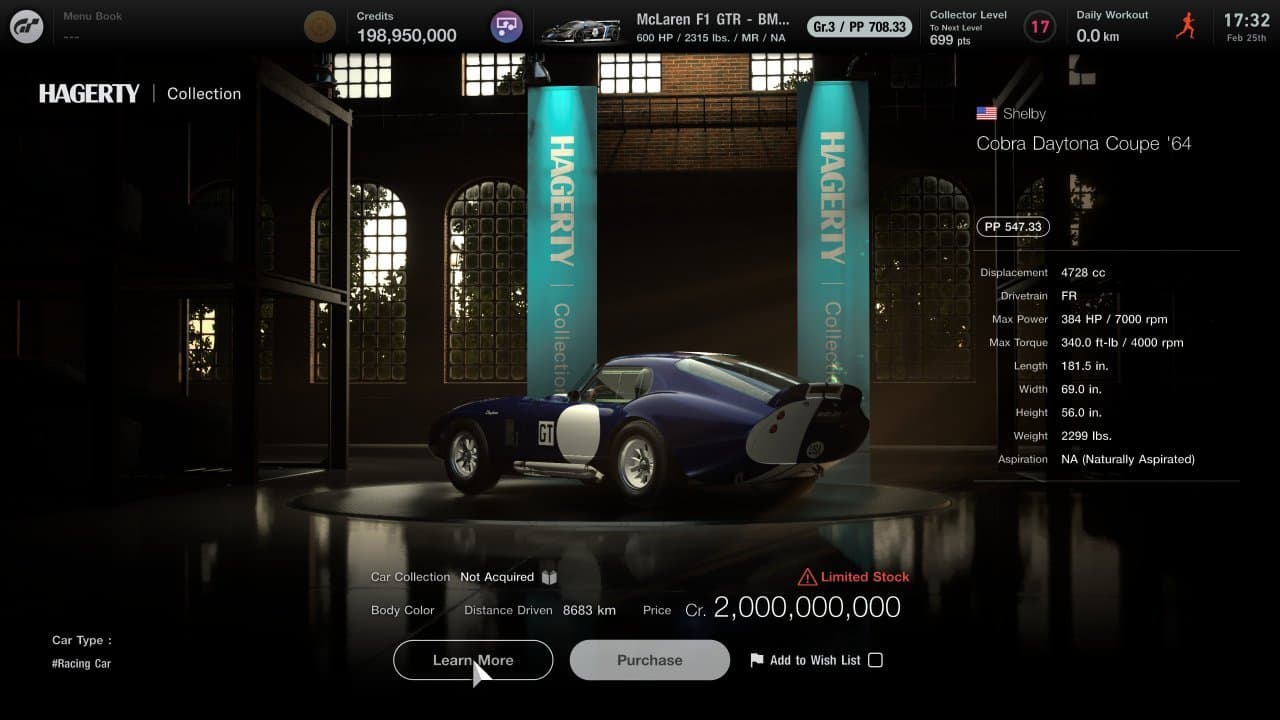Screen dimensions: 1280x720
Task: Tick the Add to Wish List checkbox
Action: tap(875, 660)
